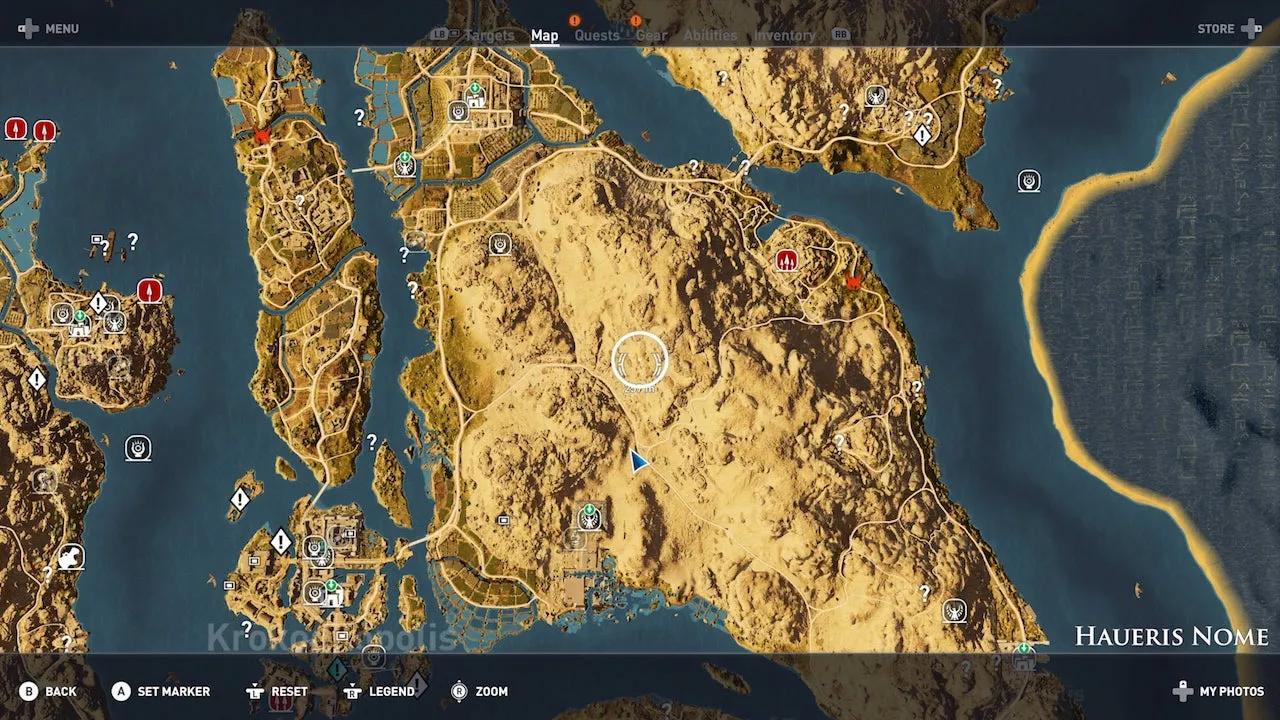Open the Inventory tab
The image size is (1280, 720).
784,36
